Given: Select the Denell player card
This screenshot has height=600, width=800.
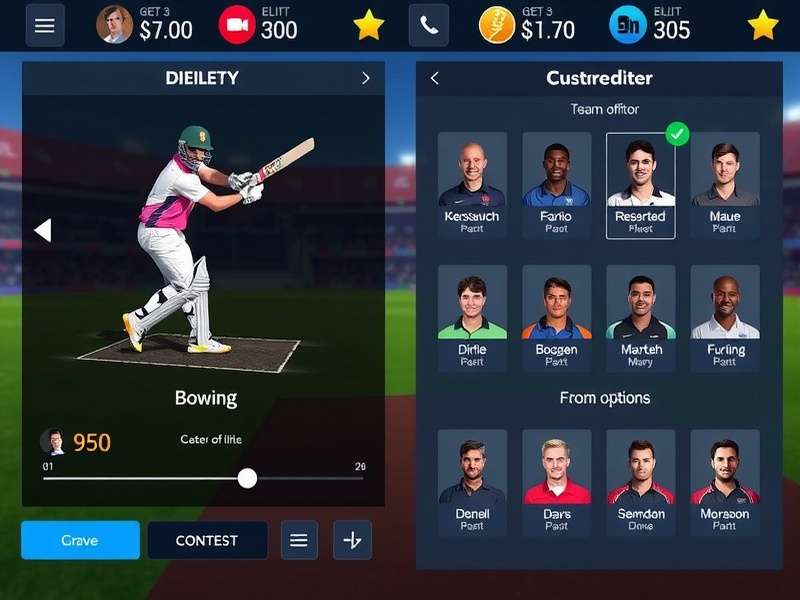Looking at the screenshot, I should pos(472,482).
